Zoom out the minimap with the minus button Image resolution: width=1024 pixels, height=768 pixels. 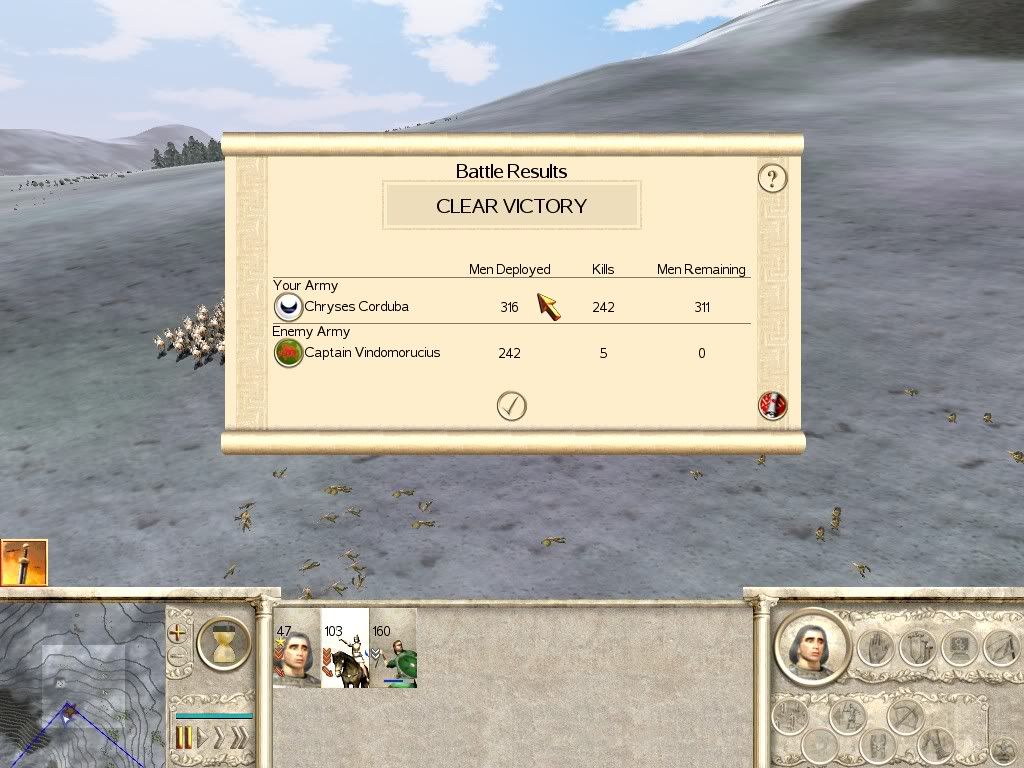(178, 657)
